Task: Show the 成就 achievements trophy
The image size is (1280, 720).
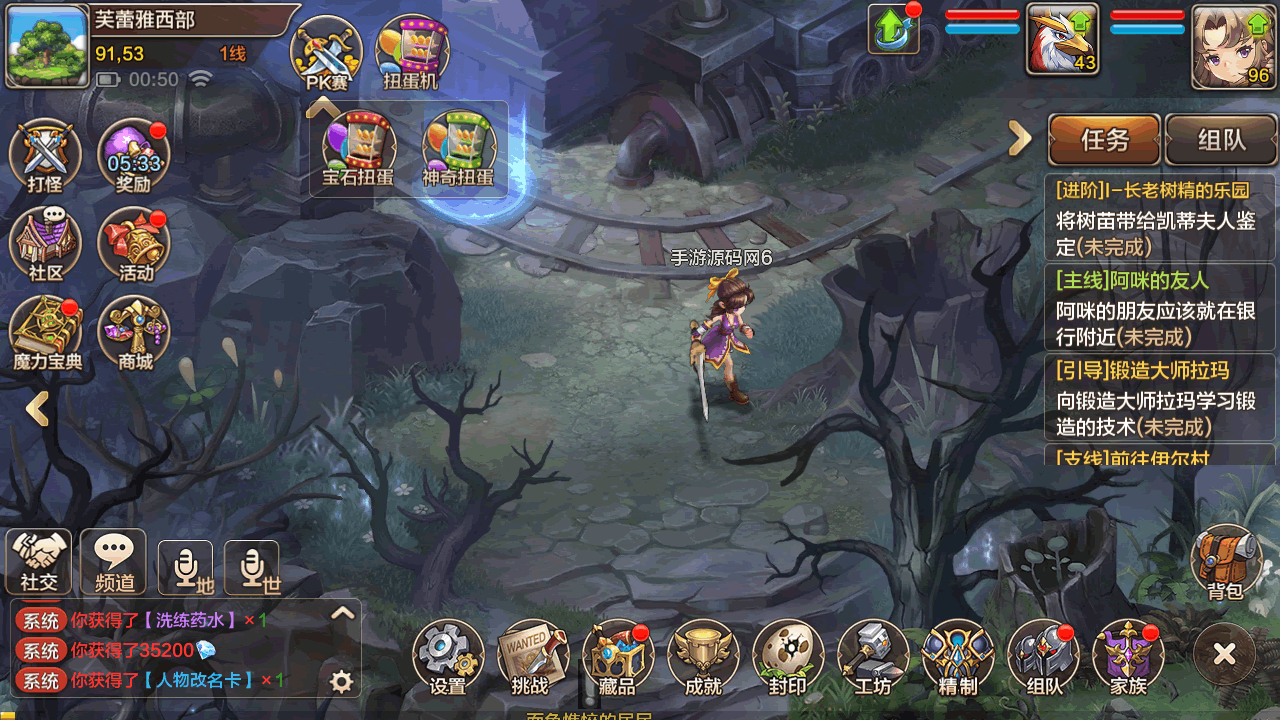Action: pos(703,656)
